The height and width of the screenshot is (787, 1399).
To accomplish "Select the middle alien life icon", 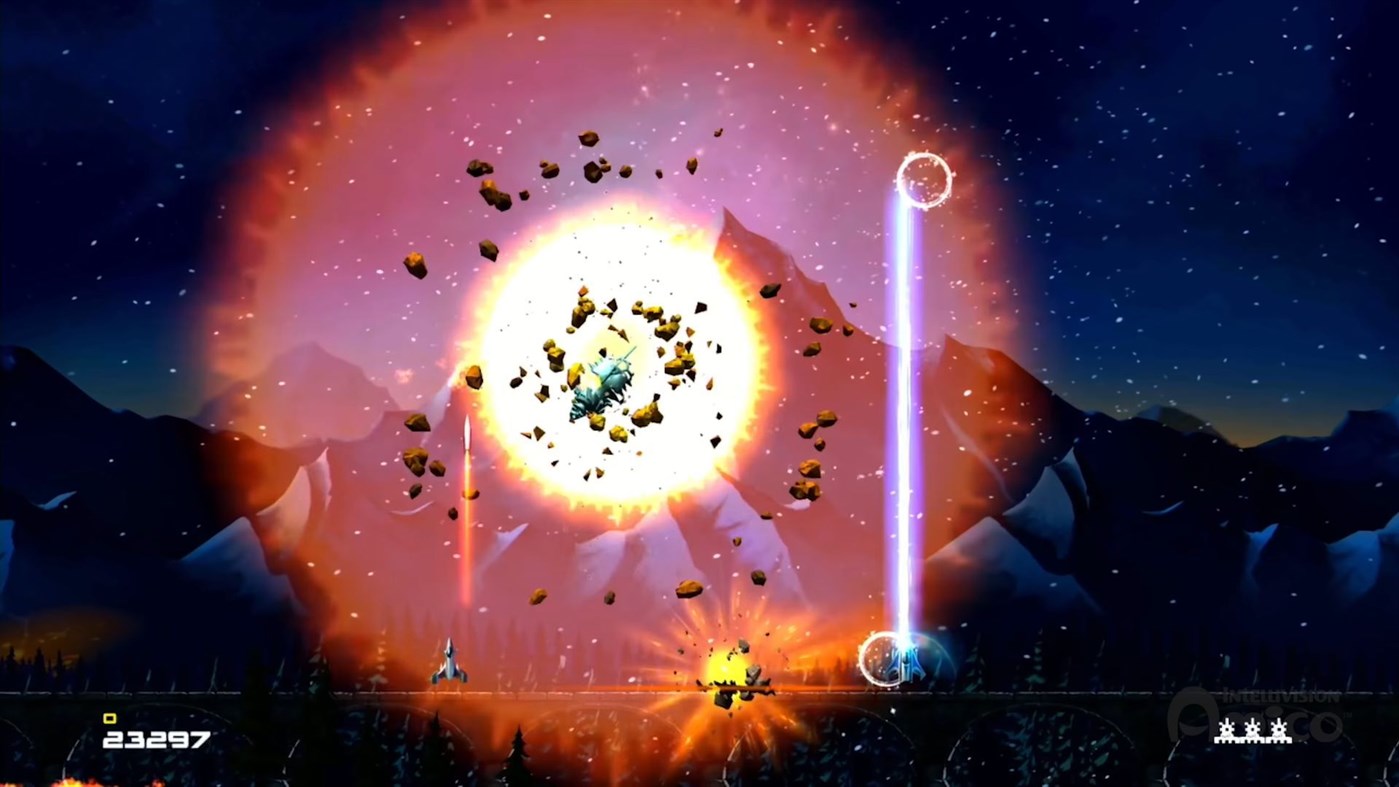I will (1253, 731).
